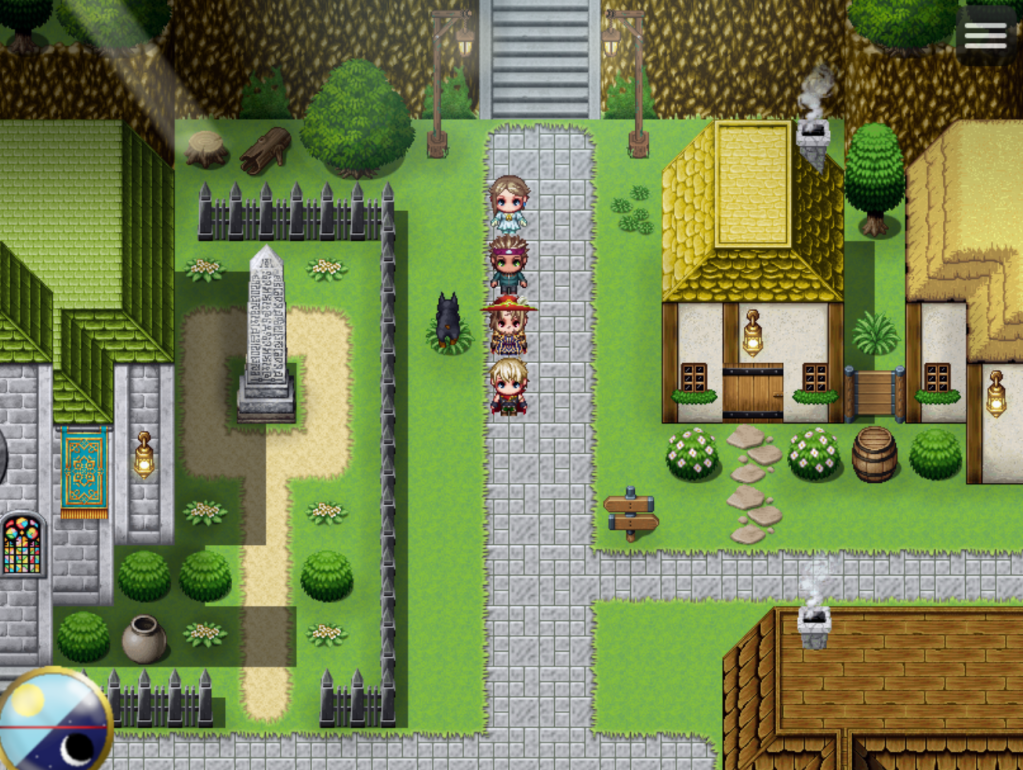Tap the day-night clock dial
Screen dimensions: 1023x770
point(53,722)
